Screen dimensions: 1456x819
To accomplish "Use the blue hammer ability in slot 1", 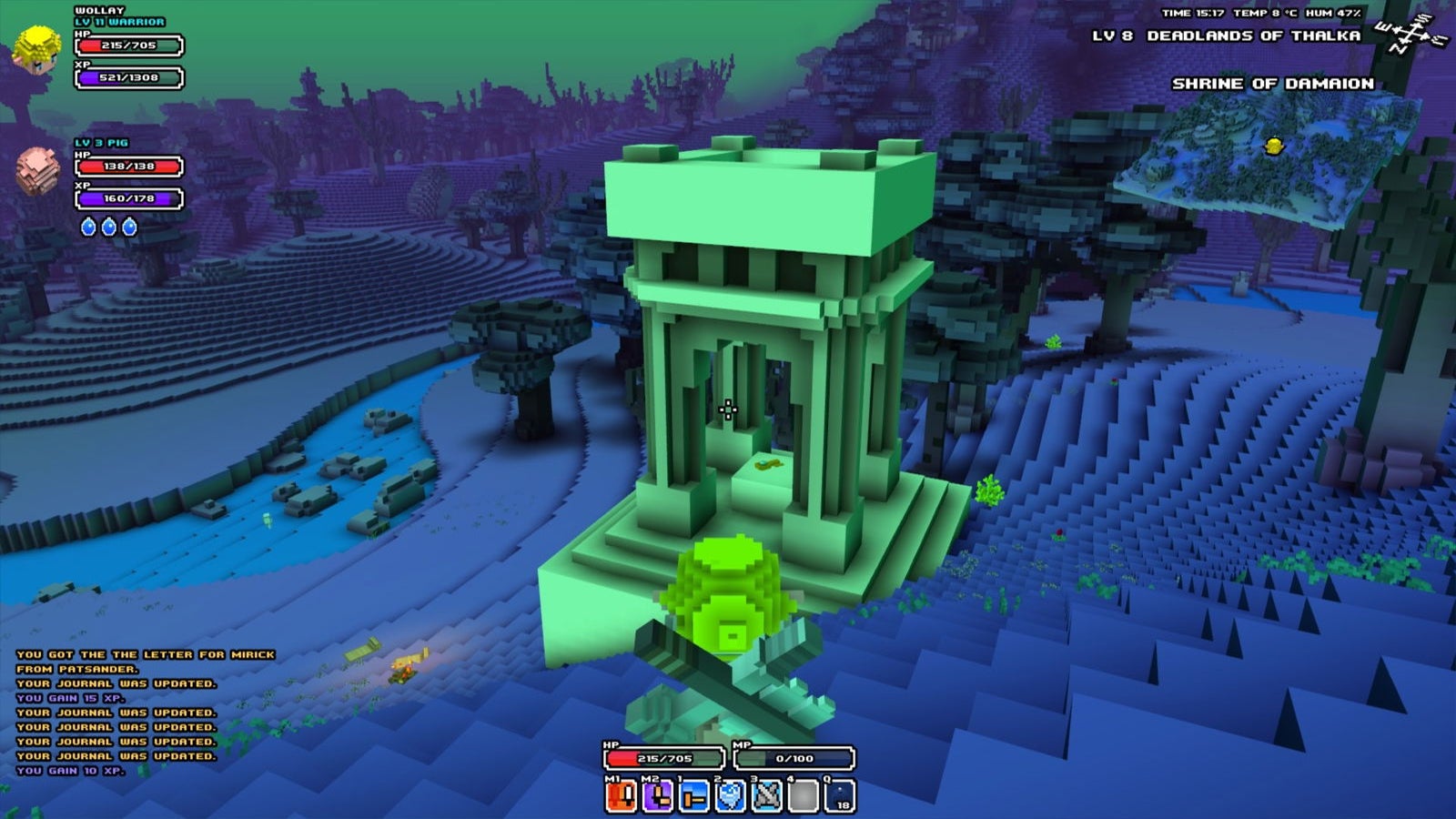I will point(694,796).
